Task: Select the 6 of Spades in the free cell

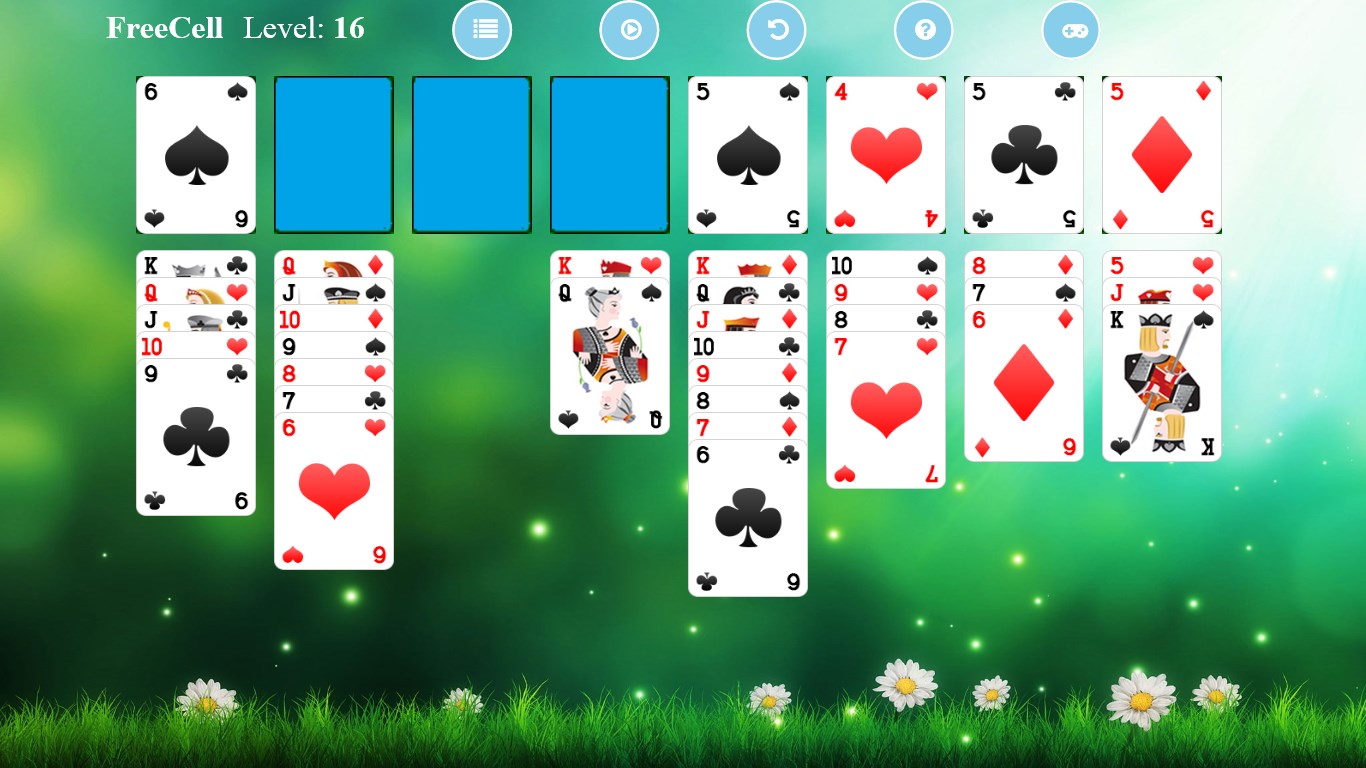Action: click(x=195, y=154)
